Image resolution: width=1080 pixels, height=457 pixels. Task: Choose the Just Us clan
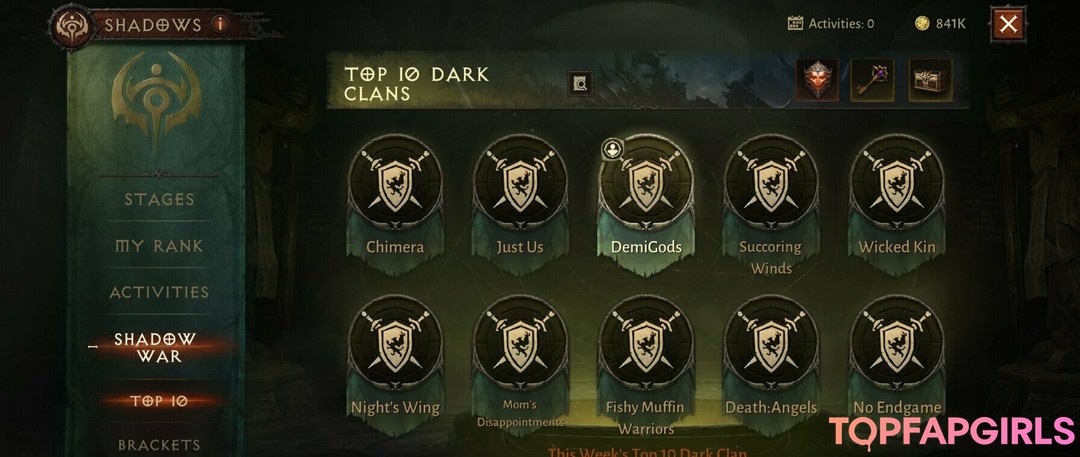(520, 185)
